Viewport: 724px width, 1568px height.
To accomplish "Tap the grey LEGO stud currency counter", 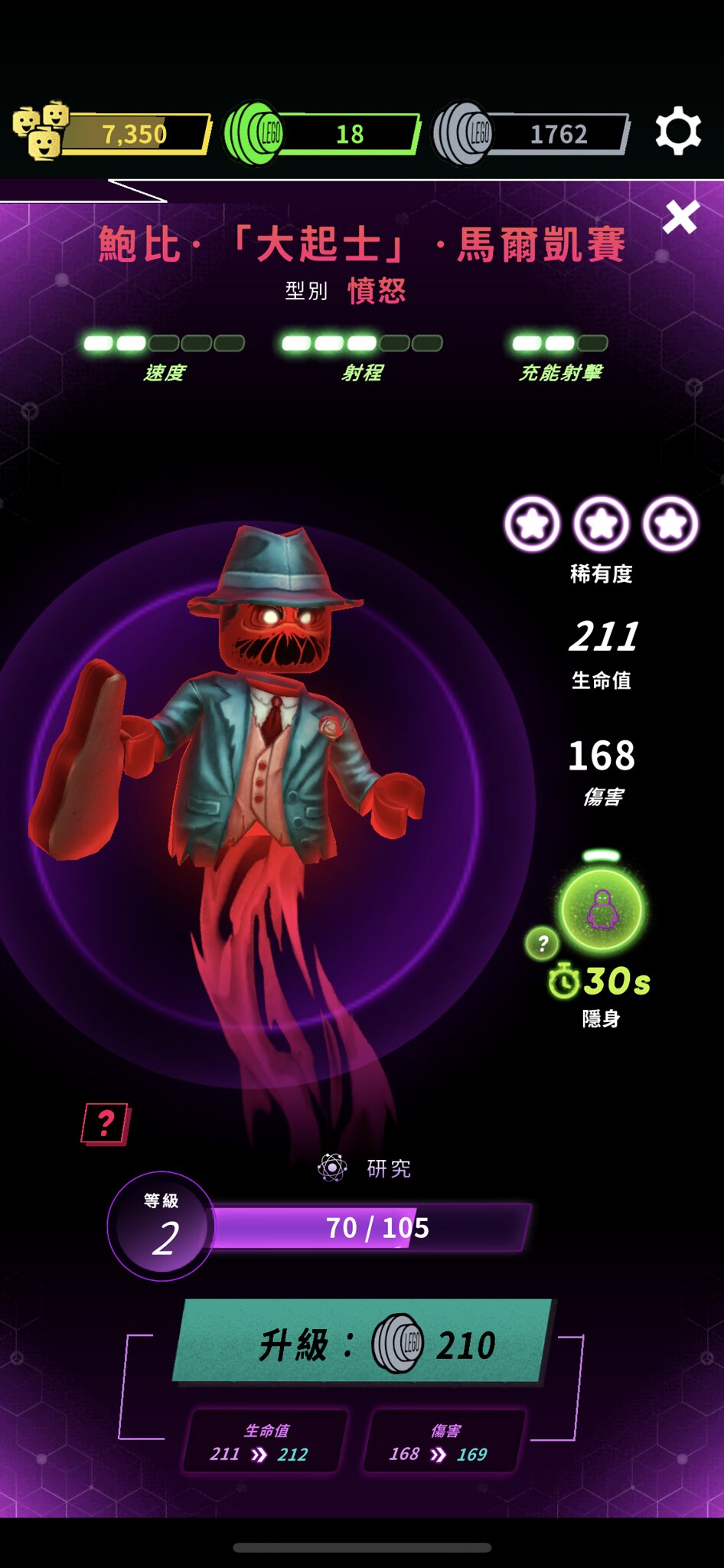I will pyautogui.click(x=531, y=133).
